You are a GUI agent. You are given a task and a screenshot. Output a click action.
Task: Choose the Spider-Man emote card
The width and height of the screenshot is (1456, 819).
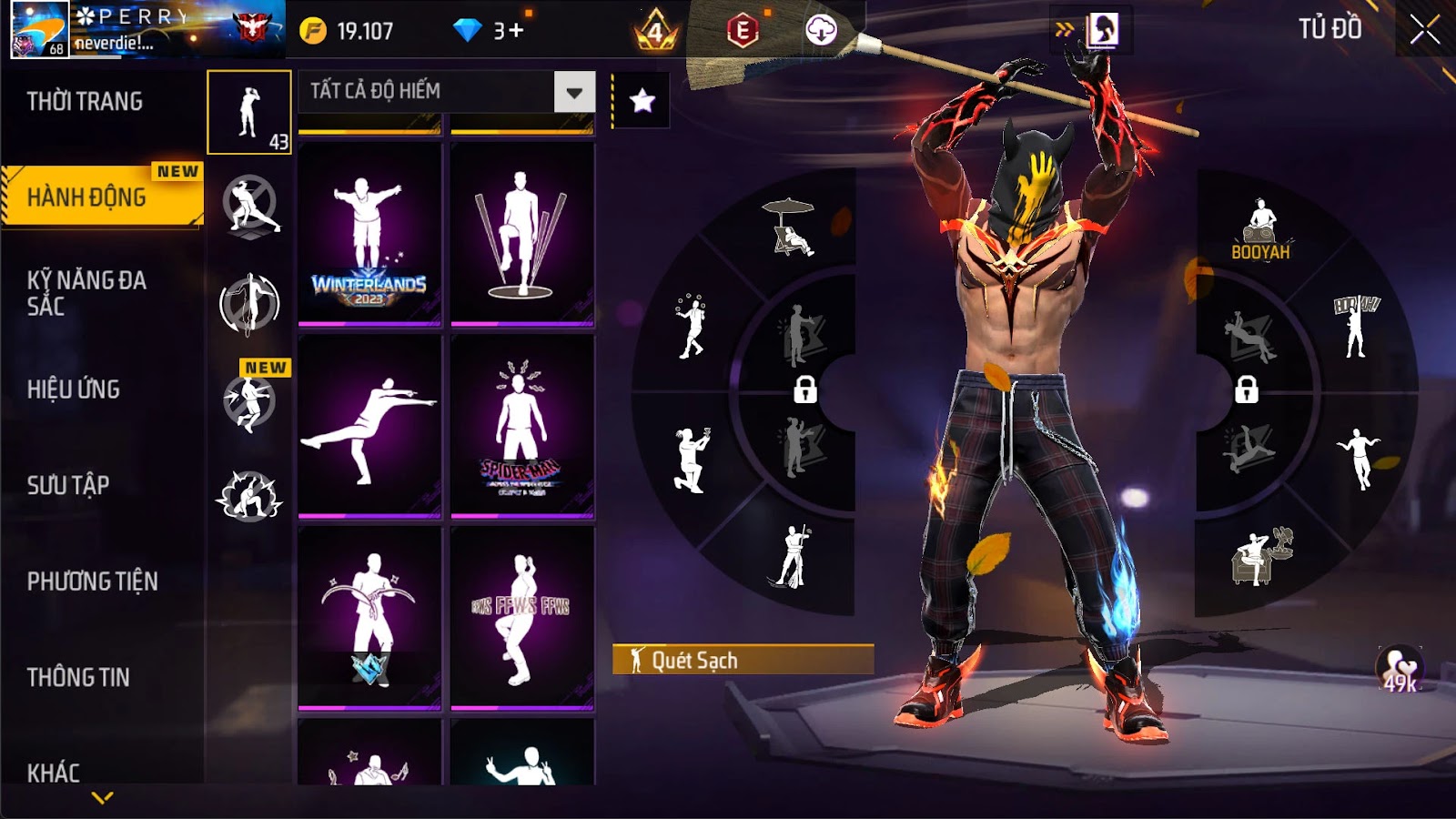[x=521, y=426]
